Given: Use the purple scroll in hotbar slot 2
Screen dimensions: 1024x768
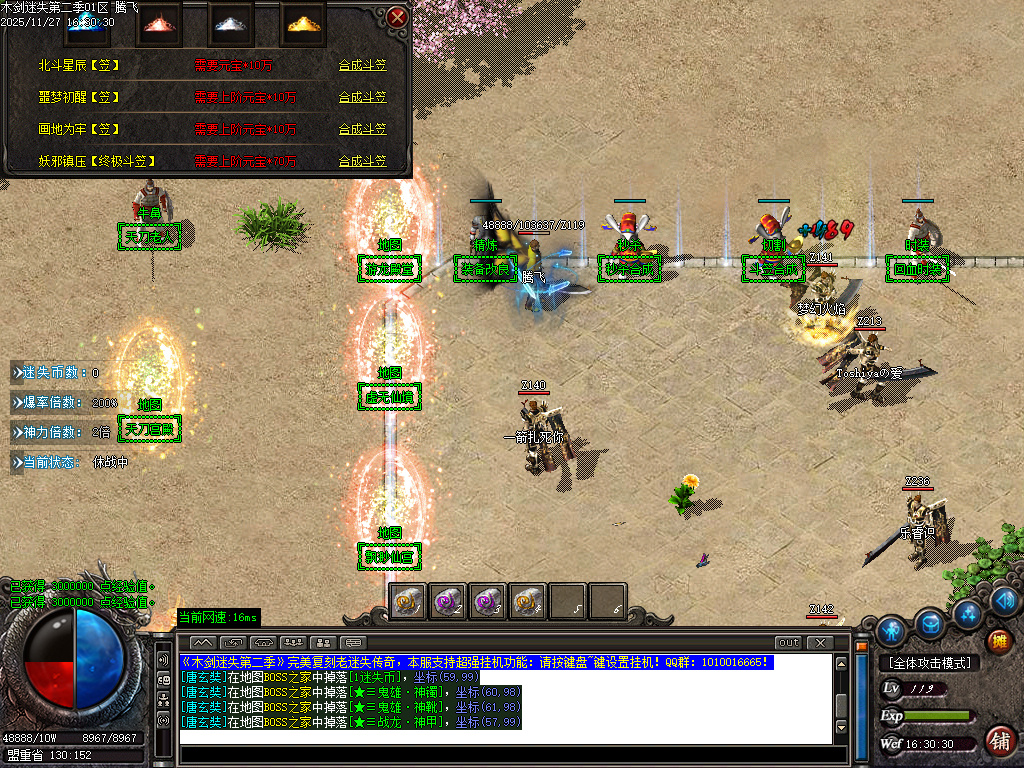Looking at the screenshot, I should coord(447,601).
